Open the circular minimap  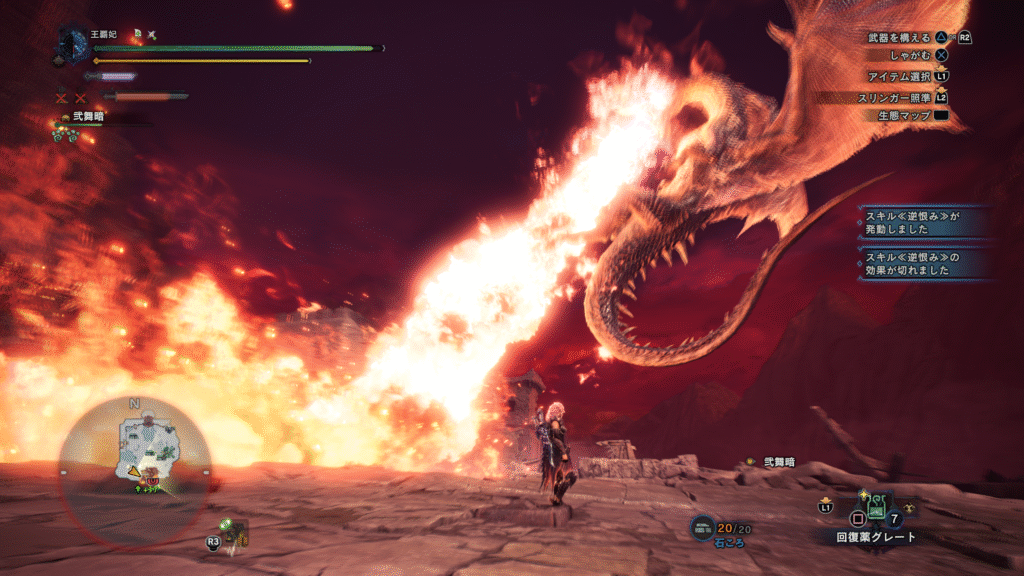click(x=134, y=462)
